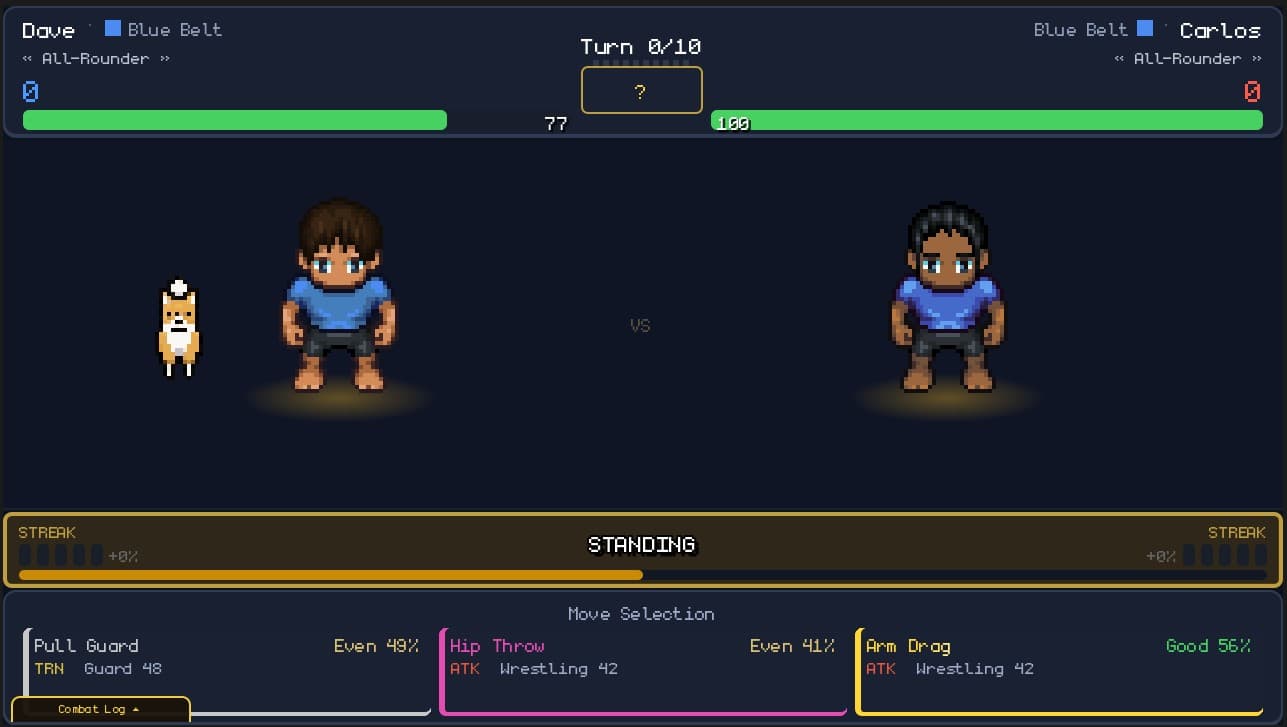The height and width of the screenshot is (727, 1287).
Task: Click left arrow beside Dave's All-Rounder style
Action: (x=29, y=58)
